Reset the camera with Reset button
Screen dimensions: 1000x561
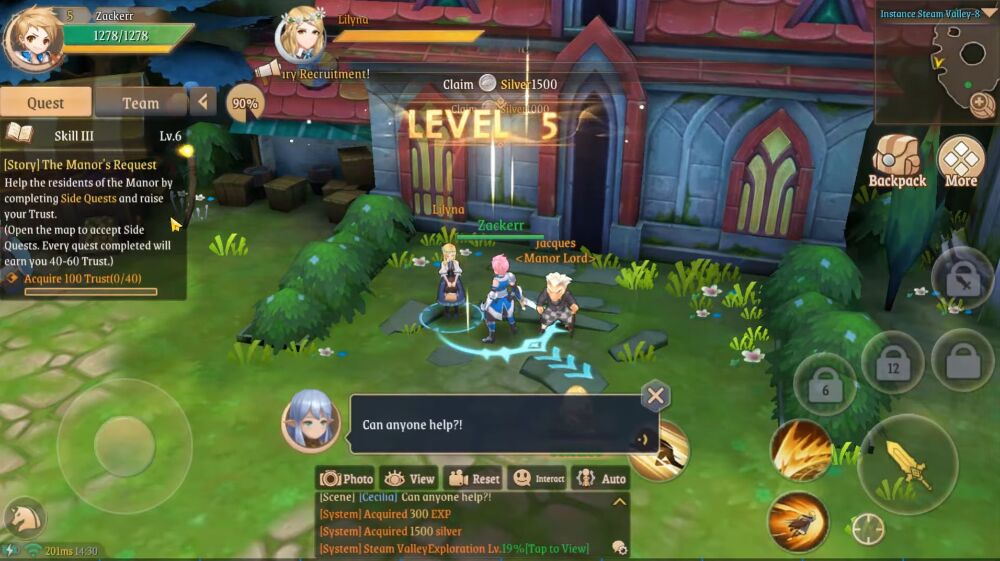(472, 478)
